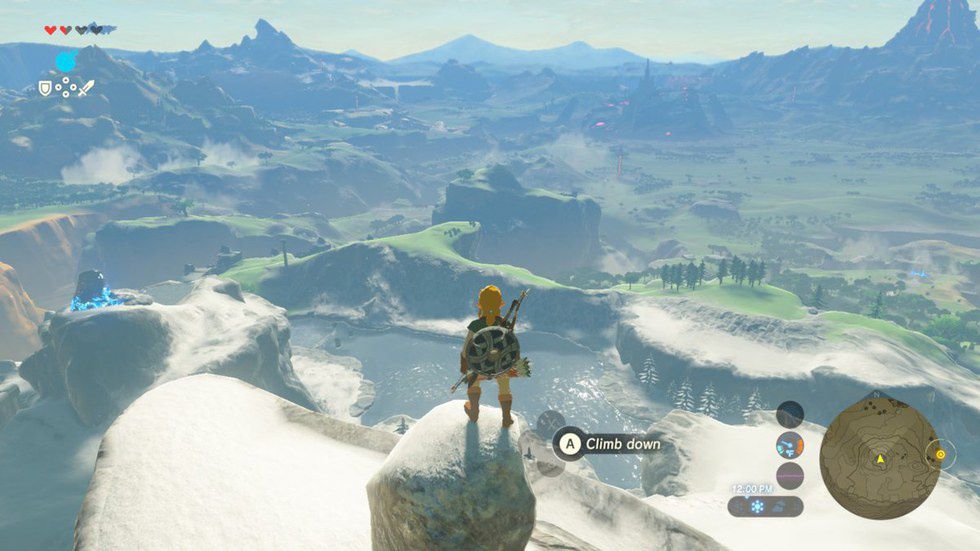Click the noise meter with the pink waveform
This screenshot has height=551, width=980.
(790, 475)
